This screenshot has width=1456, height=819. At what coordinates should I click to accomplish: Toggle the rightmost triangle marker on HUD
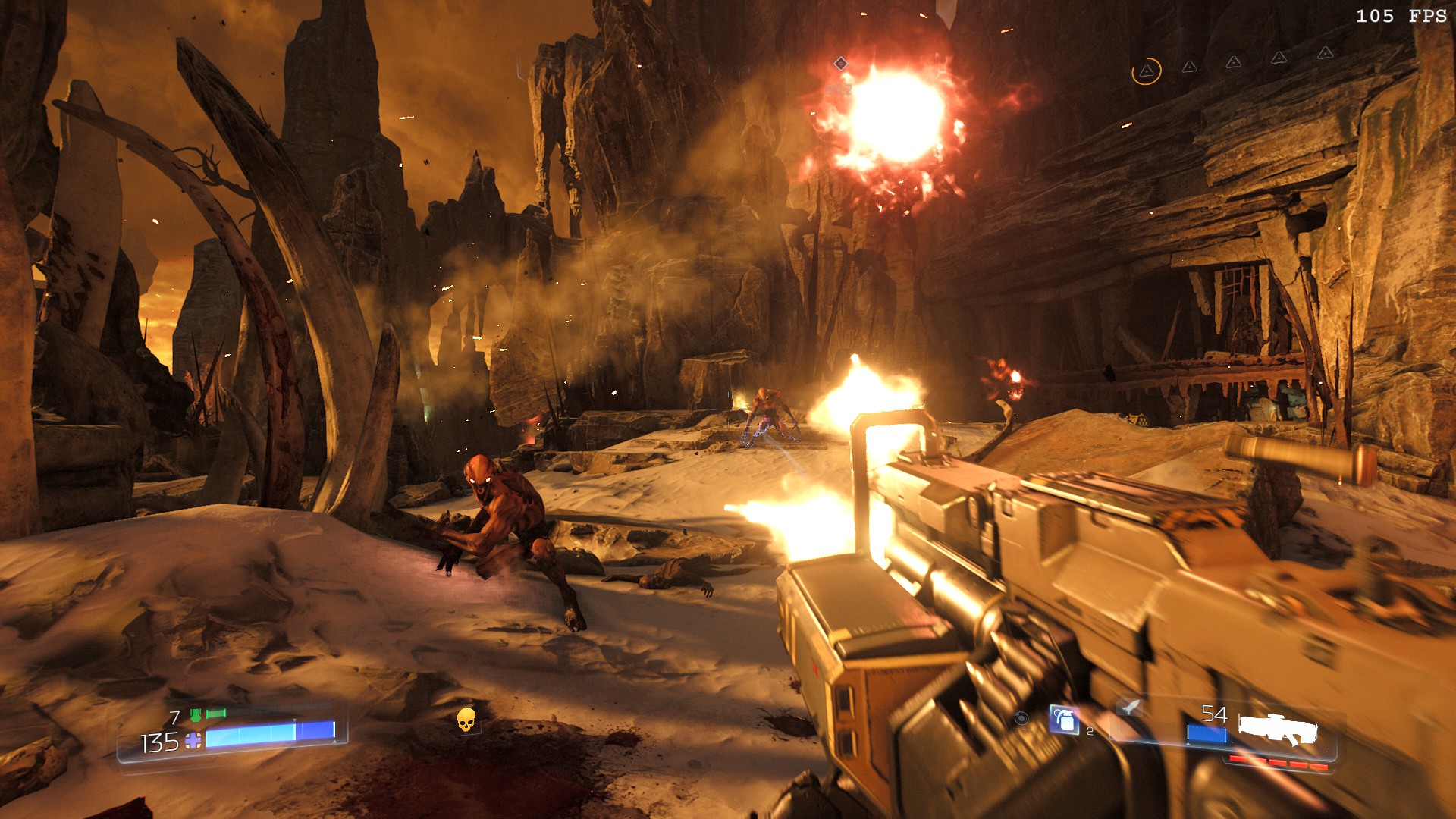(1326, 53)
